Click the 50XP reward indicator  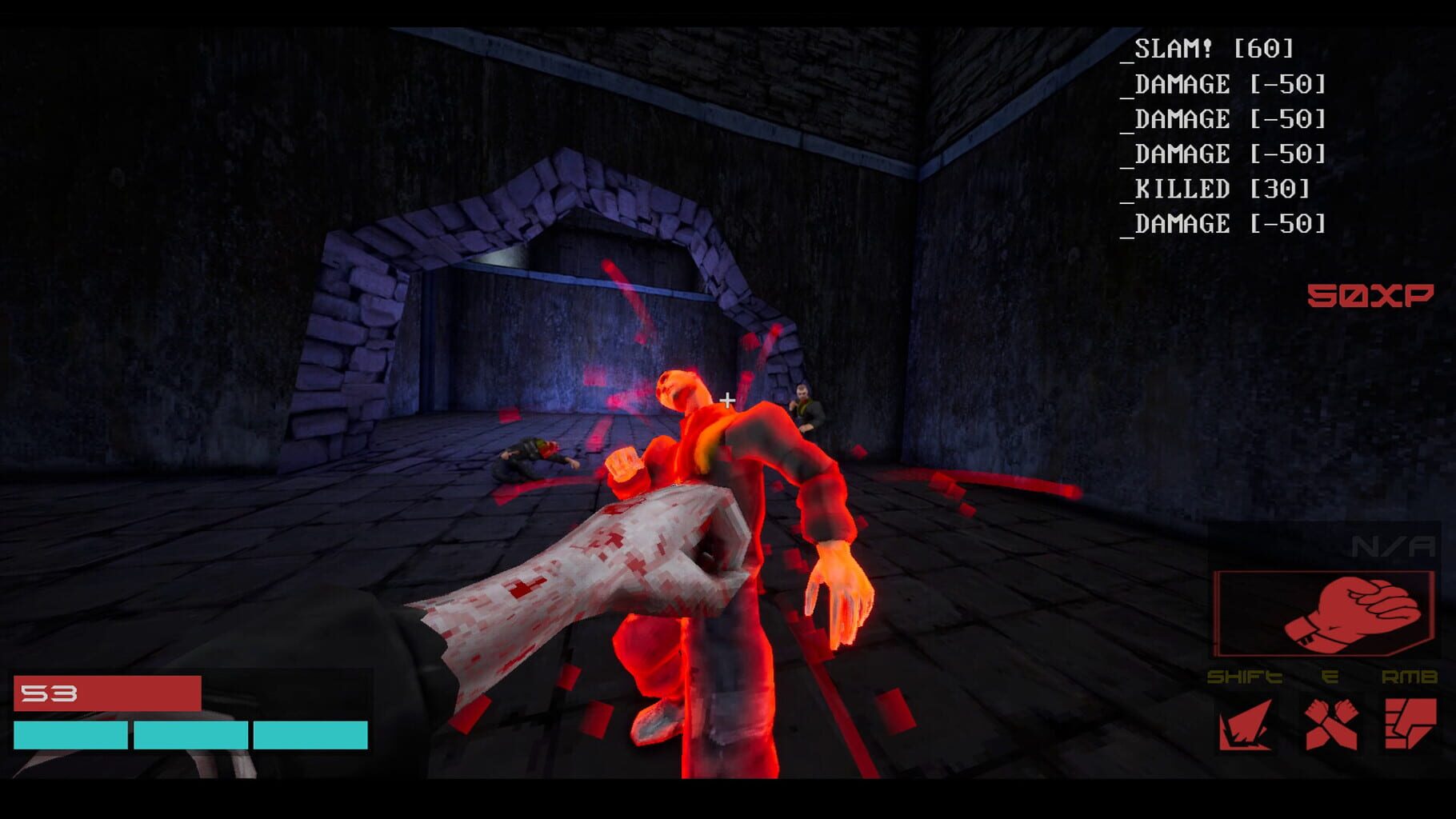click(1371, 296)
